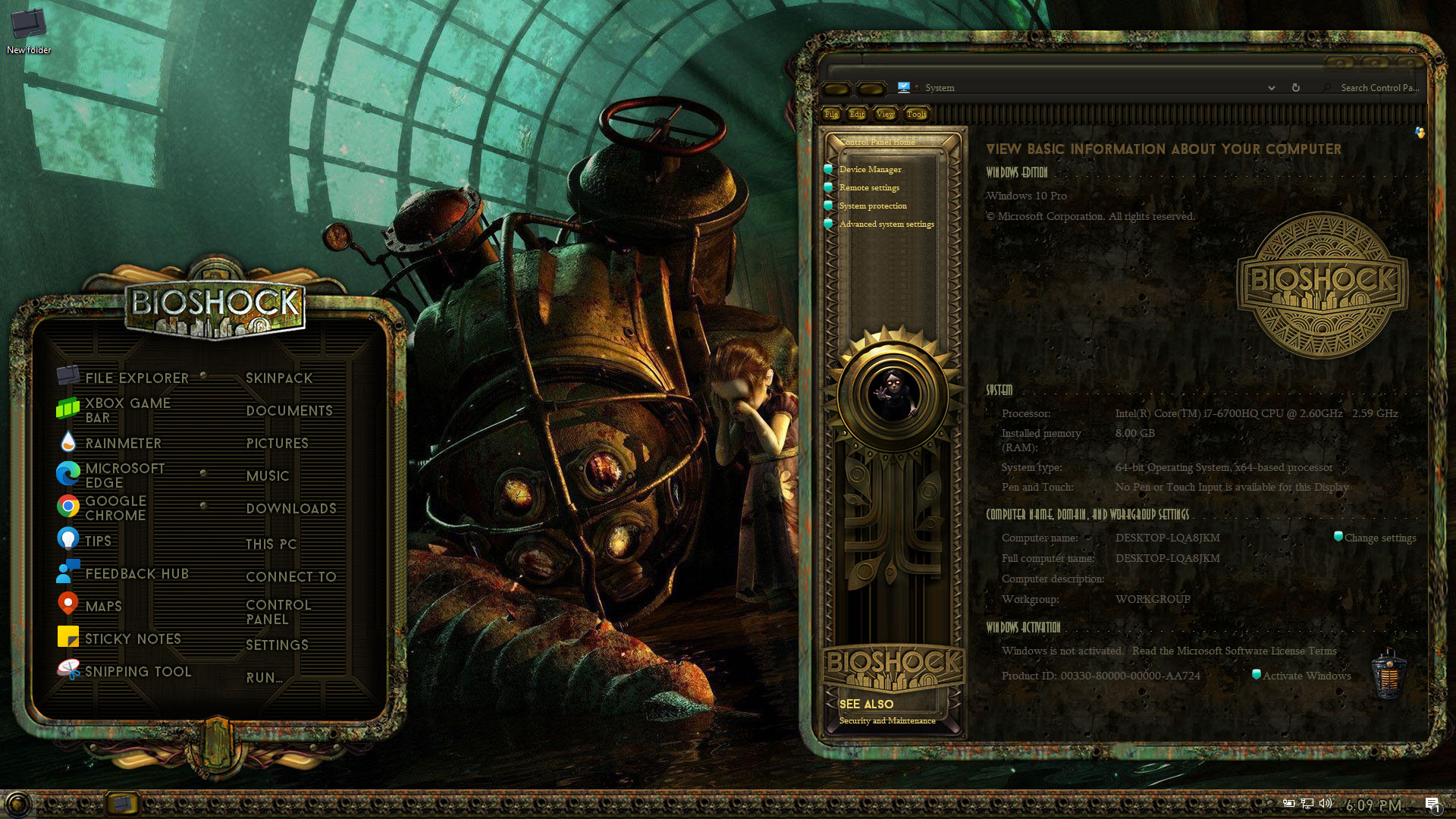Open Settings in the start menu

(277, 645)
